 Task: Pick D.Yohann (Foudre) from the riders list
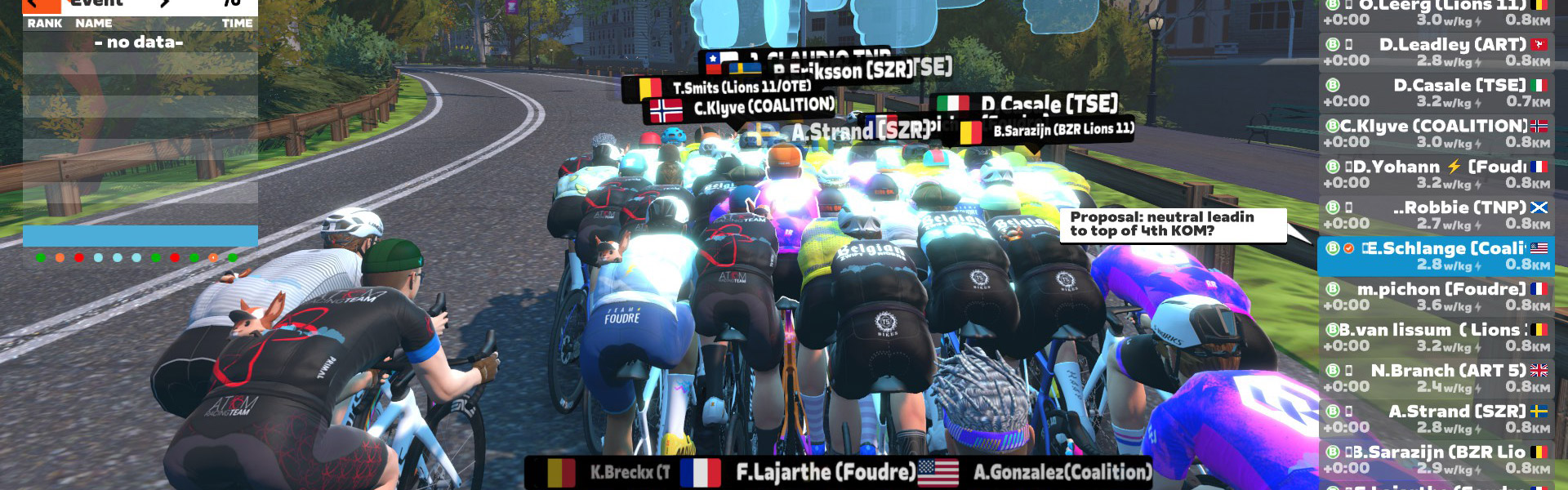pyautogui.click(x=1436, y=174)
